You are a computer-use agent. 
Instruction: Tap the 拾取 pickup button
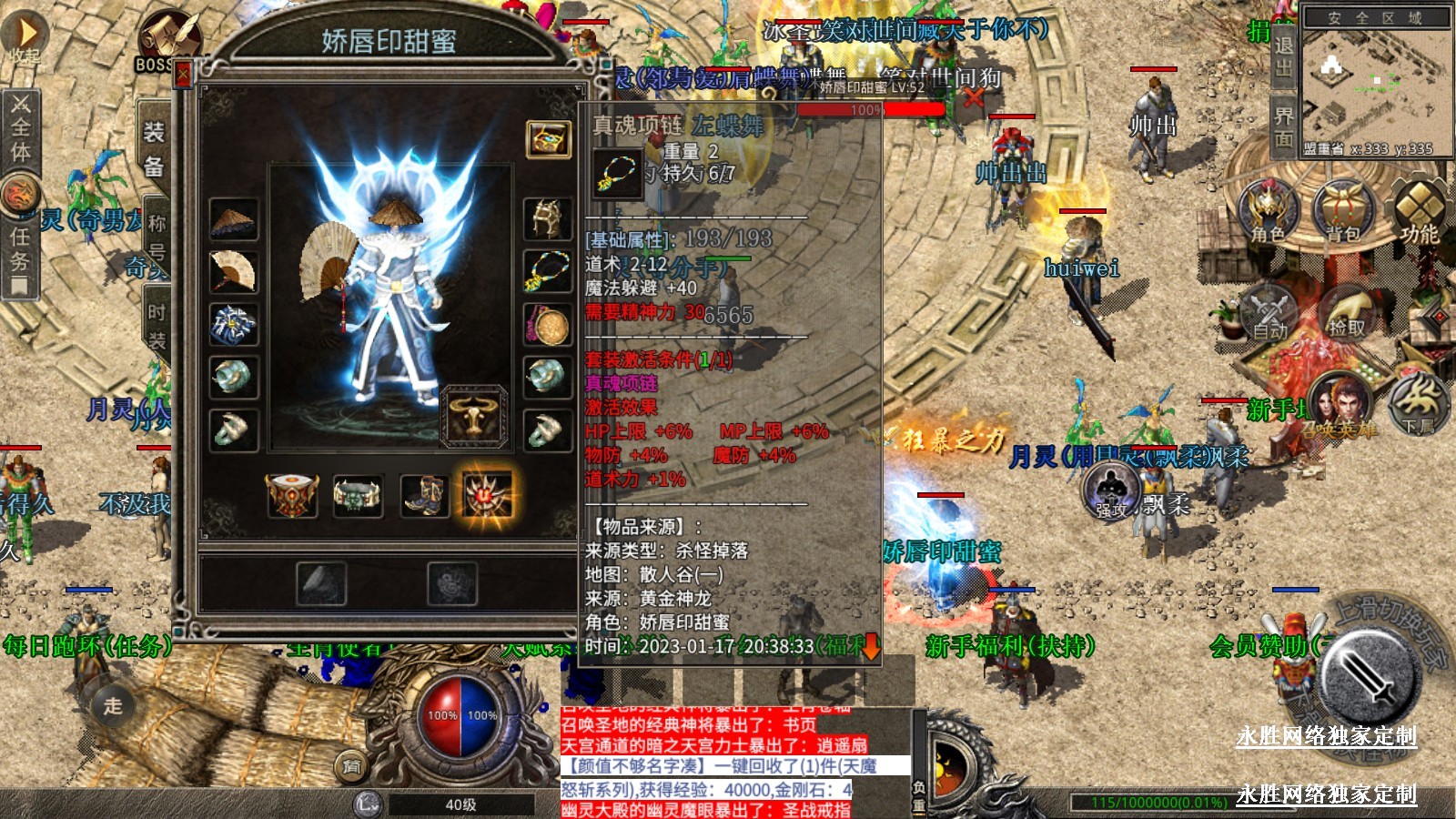[1347, 311]
